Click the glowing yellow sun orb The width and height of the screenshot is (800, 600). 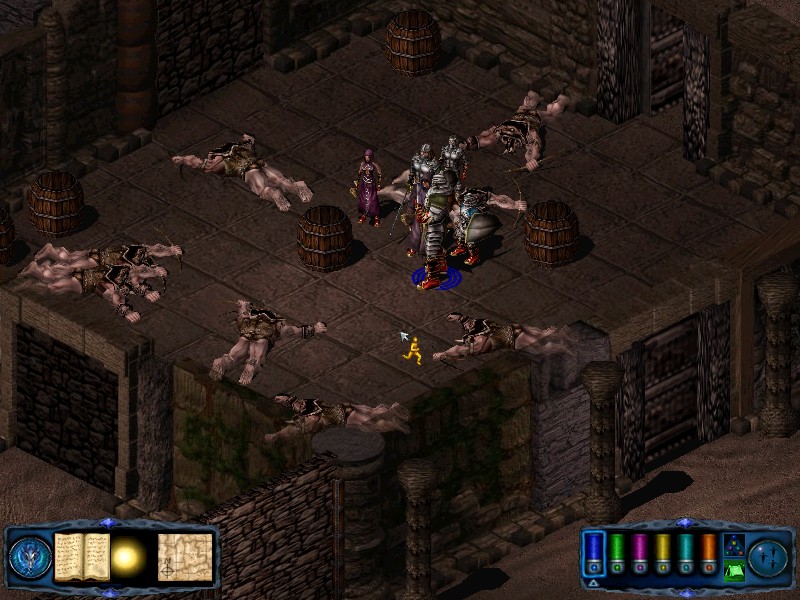click(129, 558)
